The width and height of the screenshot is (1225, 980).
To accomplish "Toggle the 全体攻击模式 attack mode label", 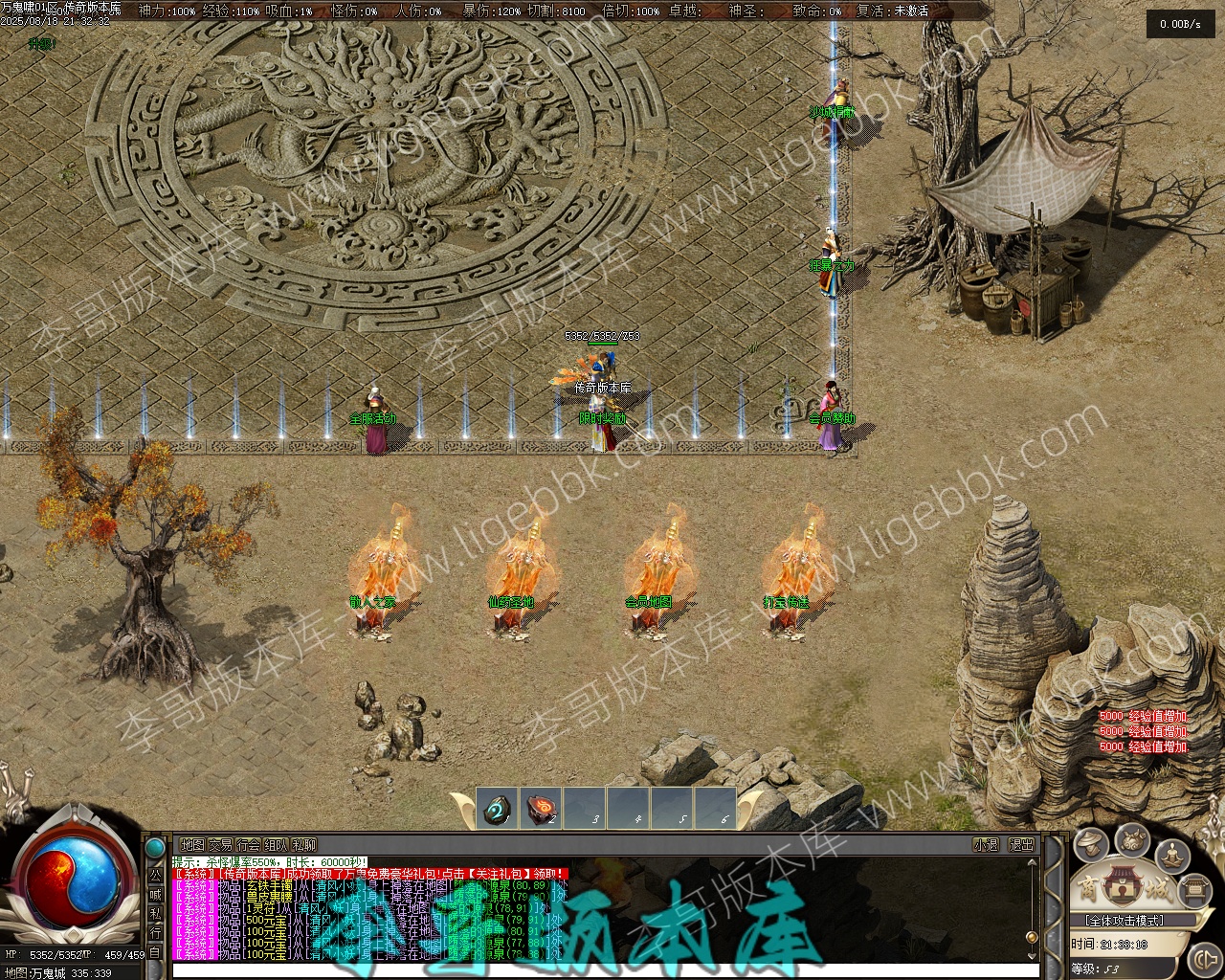I will pos(1125,921).
